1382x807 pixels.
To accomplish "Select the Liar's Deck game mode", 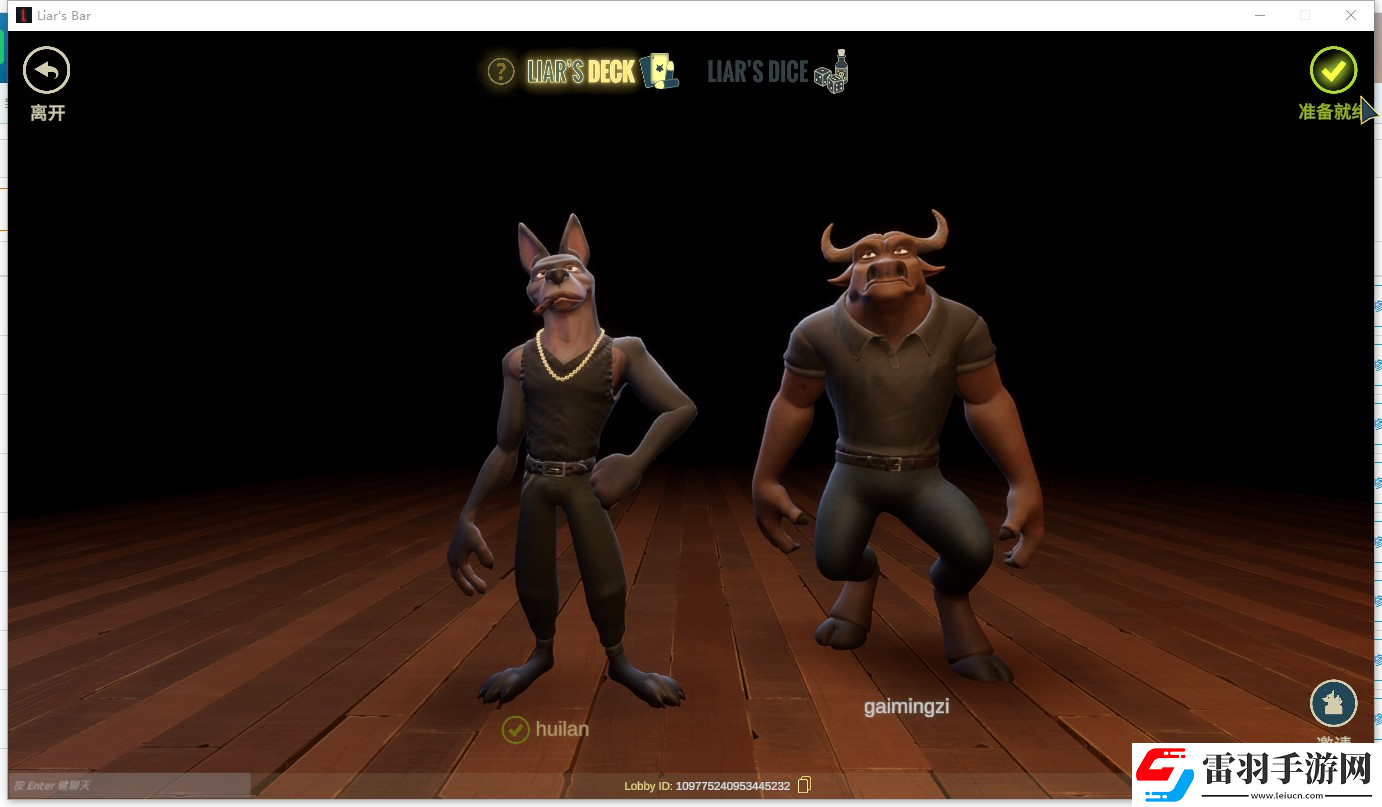I will pyautogui.click(x=581, y=71).
